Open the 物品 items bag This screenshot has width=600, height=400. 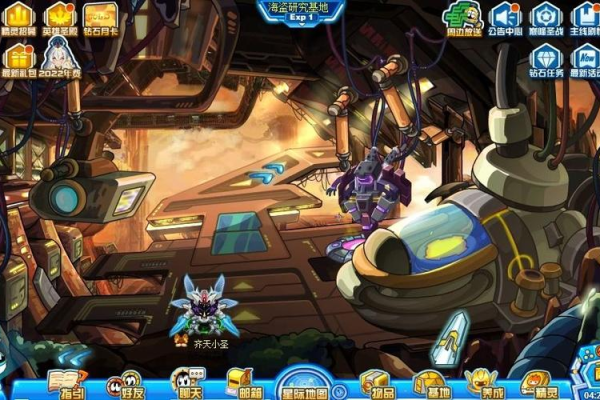point(378,384)
